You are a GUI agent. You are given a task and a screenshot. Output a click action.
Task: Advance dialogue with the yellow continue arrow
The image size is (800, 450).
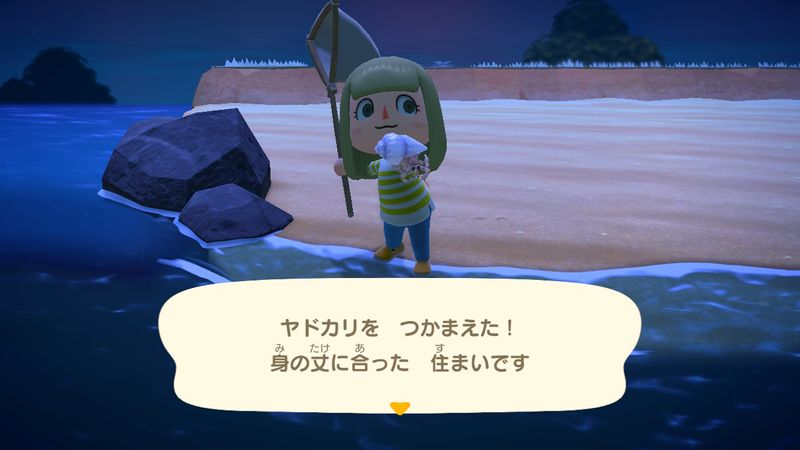(x=400, y=408)
